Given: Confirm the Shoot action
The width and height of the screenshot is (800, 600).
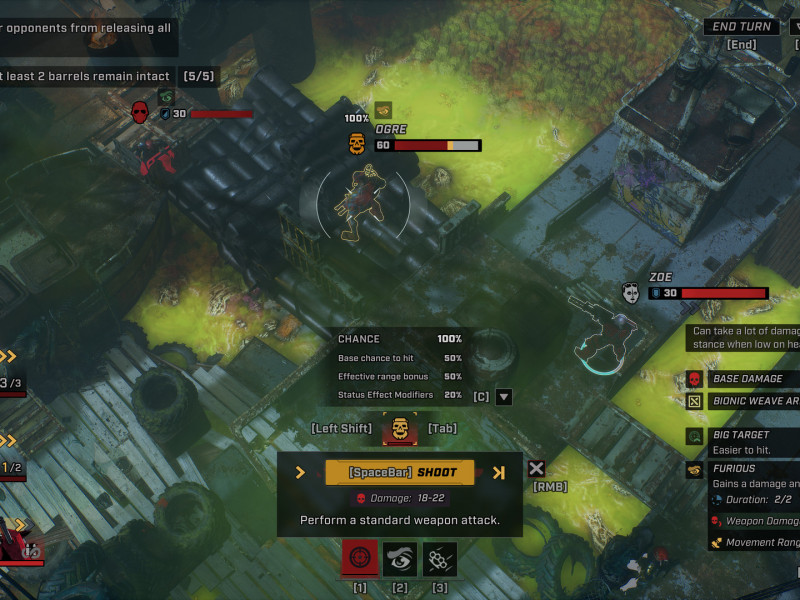Looking at the screenshot, I should point(400,472).
